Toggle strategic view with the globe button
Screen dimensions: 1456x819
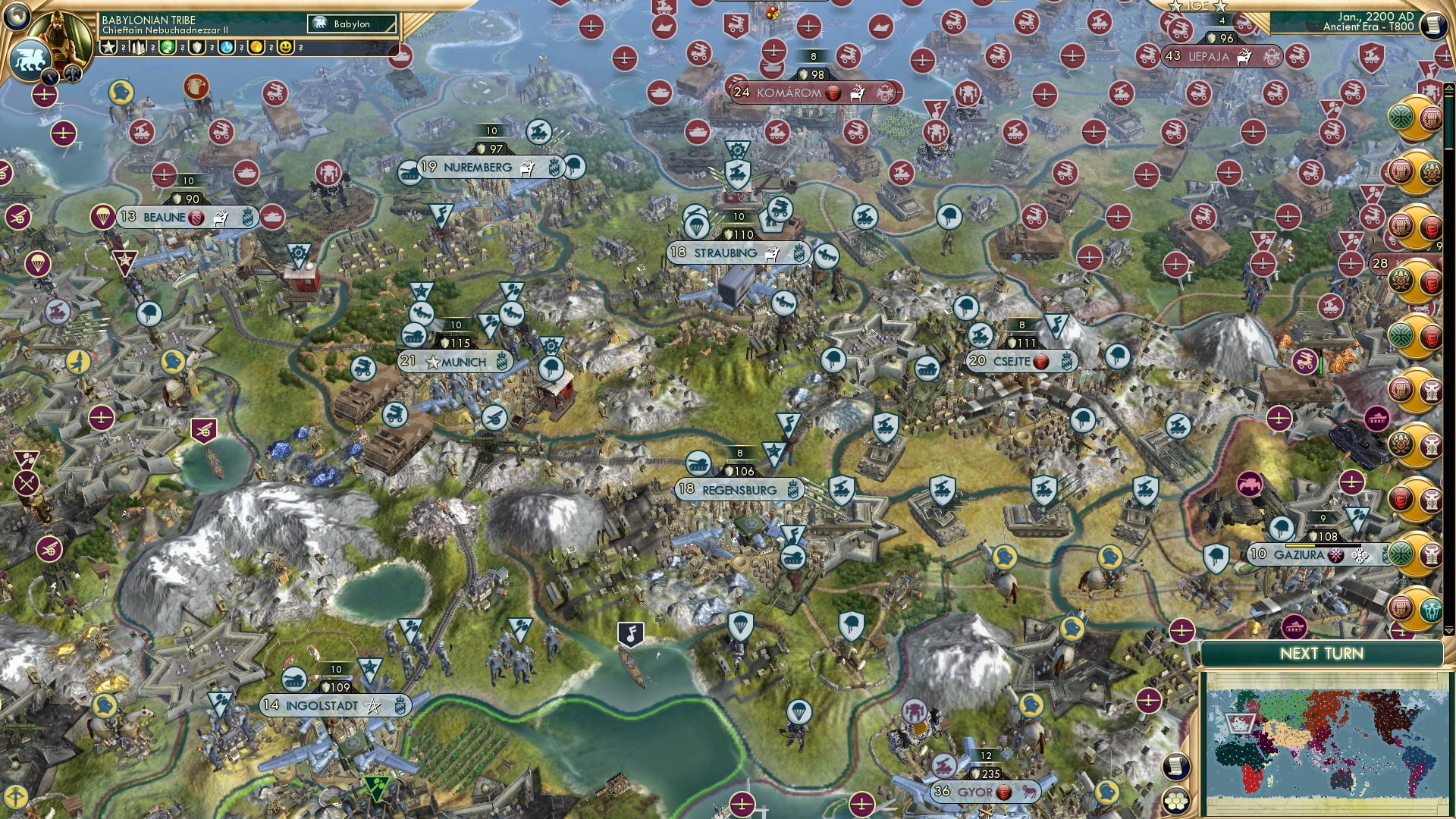coord(15,14)
